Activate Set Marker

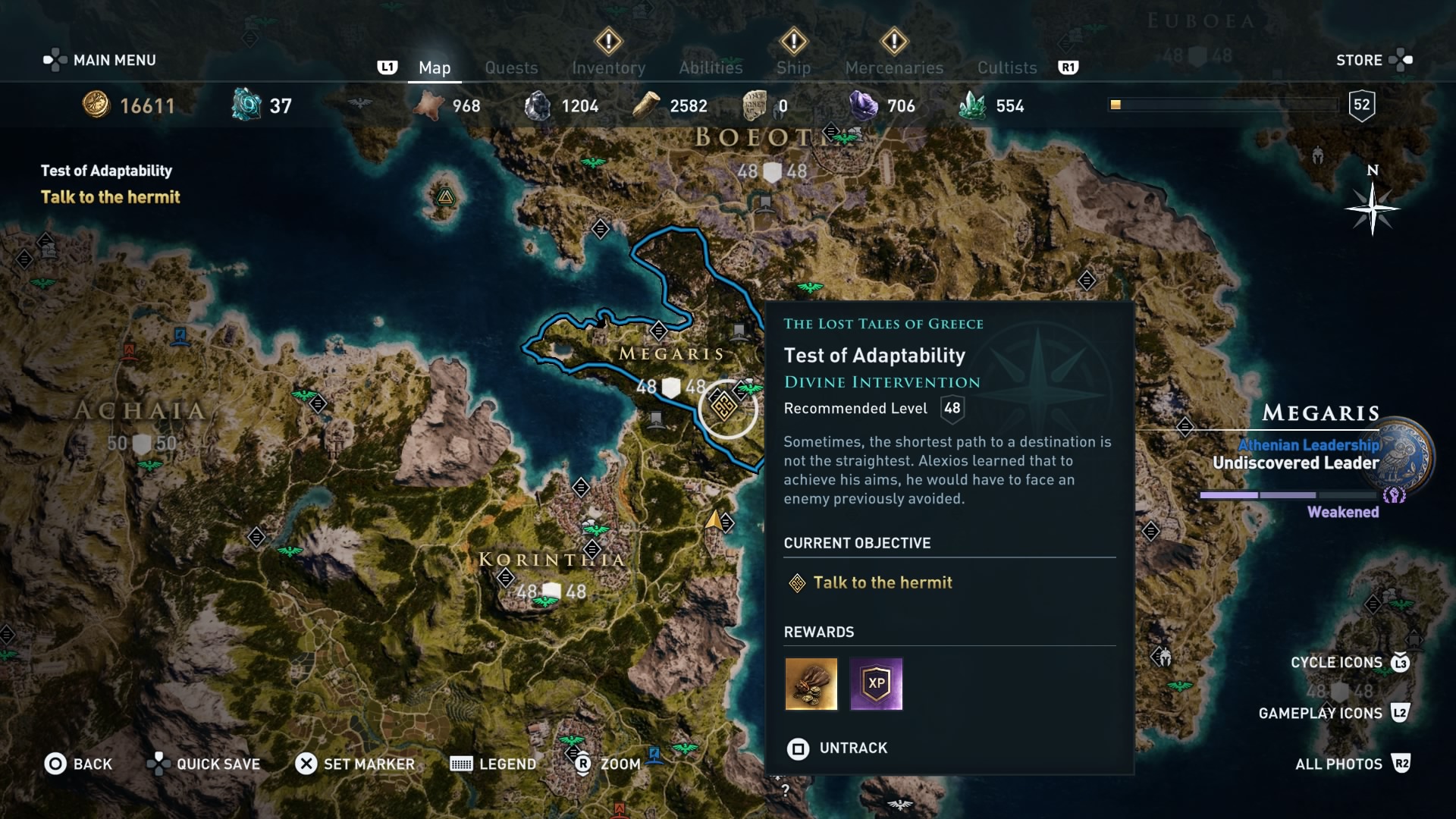(355, 764)
